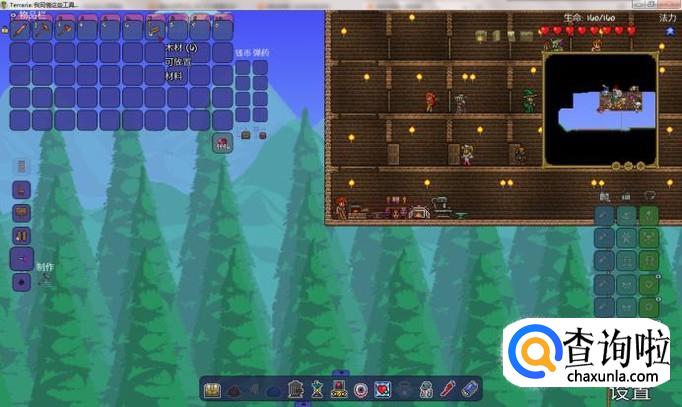Click the minimap frame

click(600, 110)
